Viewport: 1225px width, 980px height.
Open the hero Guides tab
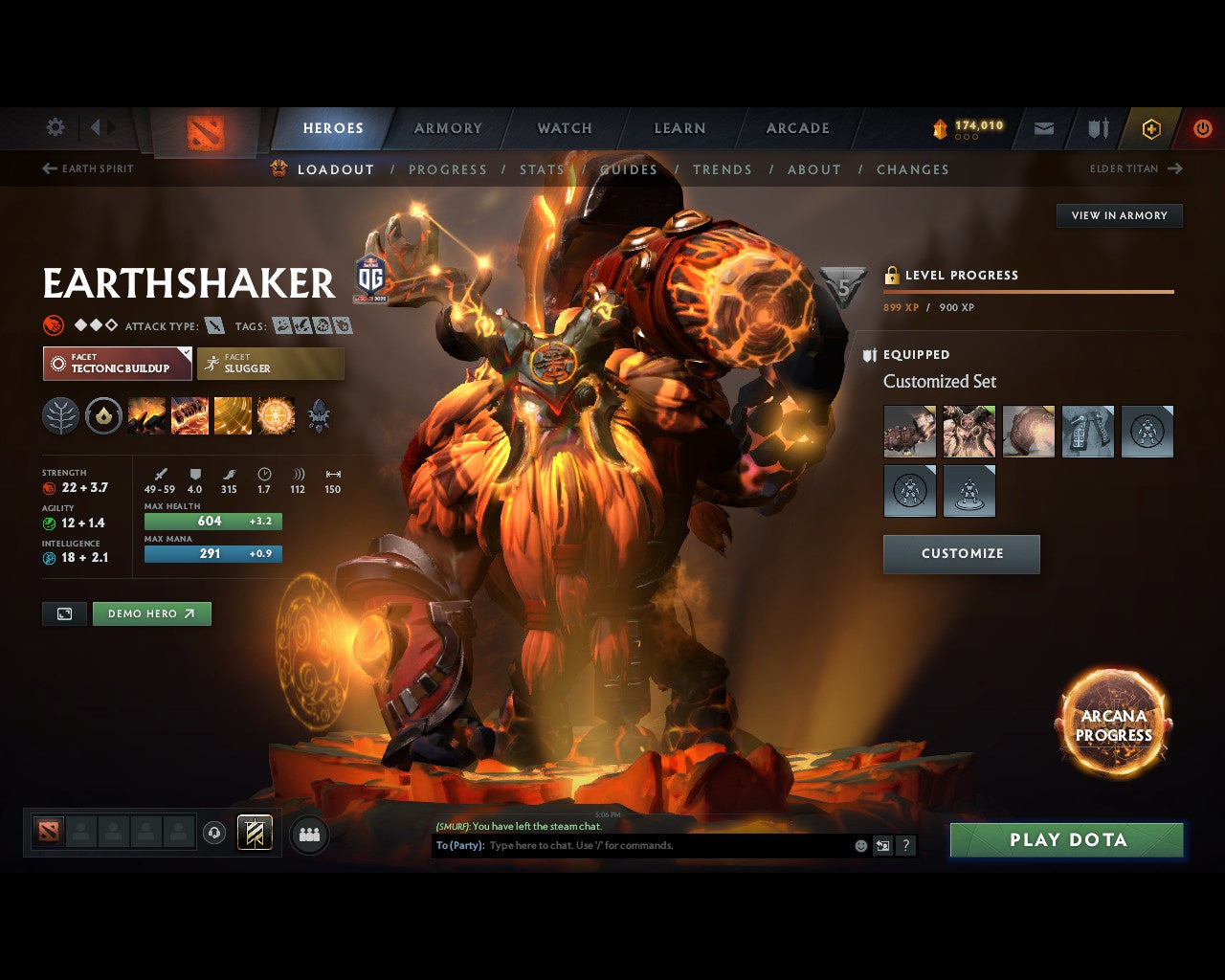click(x=629, y=169)
